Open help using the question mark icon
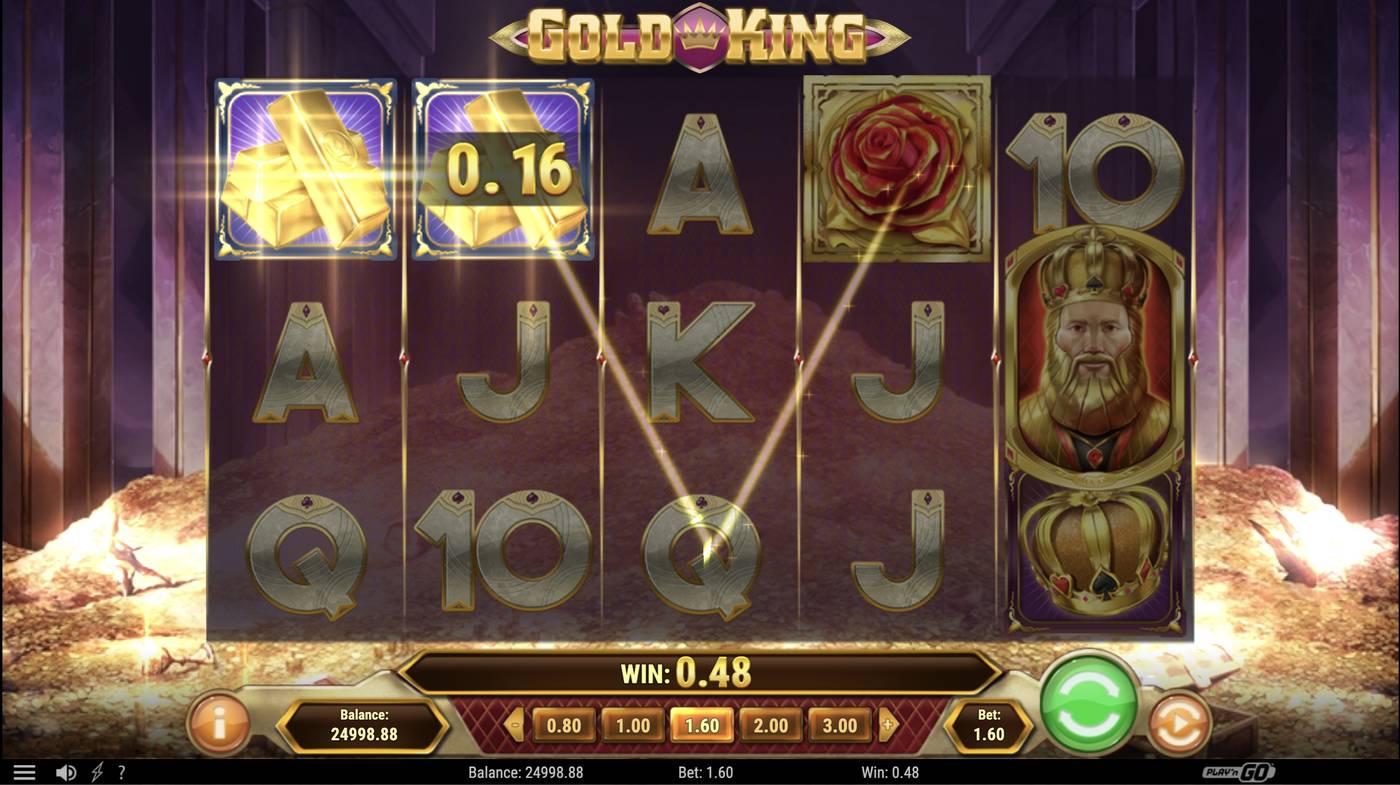This screenshot has height=785, width=1400. 122,771
